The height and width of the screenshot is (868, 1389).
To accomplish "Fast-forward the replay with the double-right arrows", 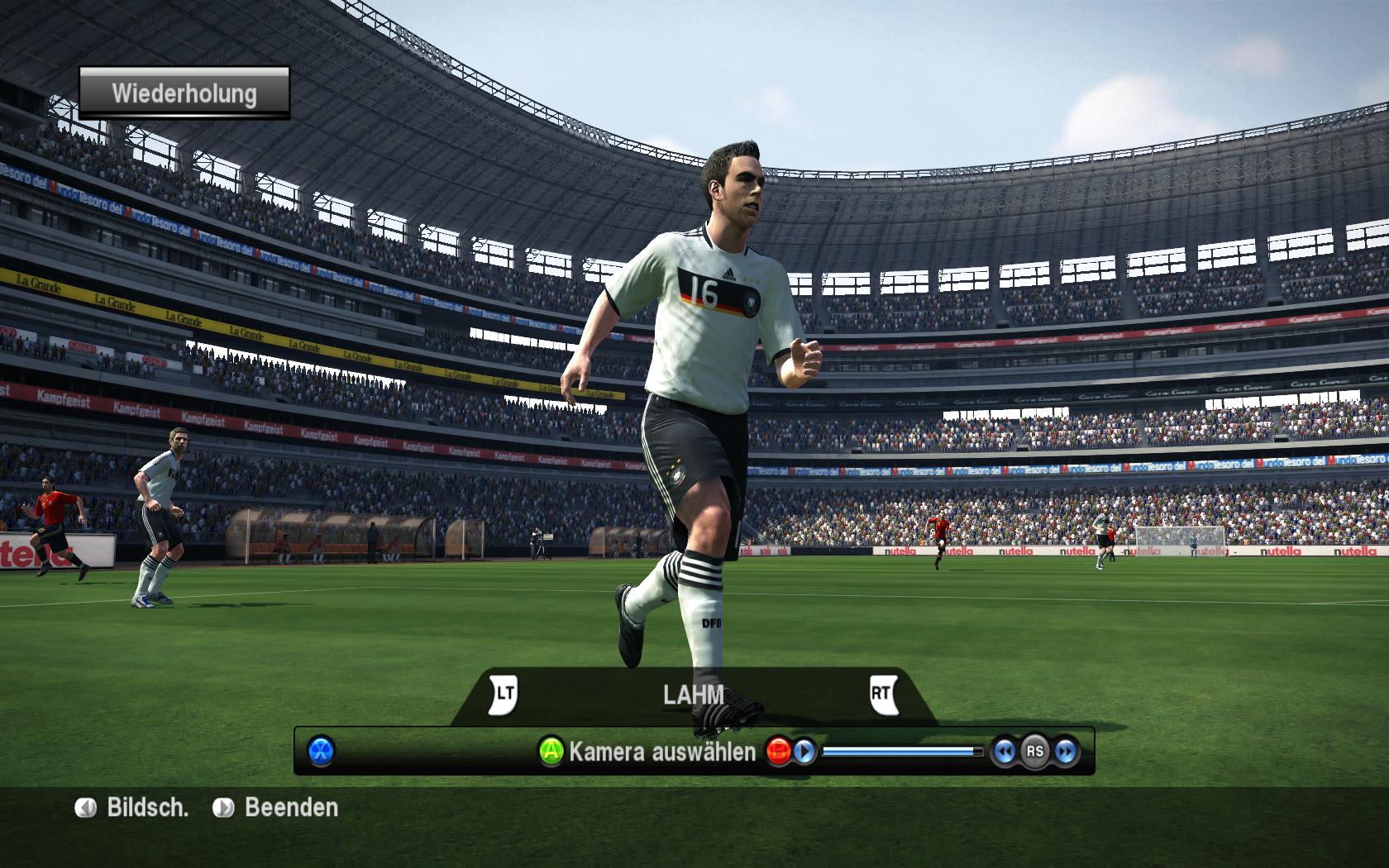I will tap(1066, 751).
